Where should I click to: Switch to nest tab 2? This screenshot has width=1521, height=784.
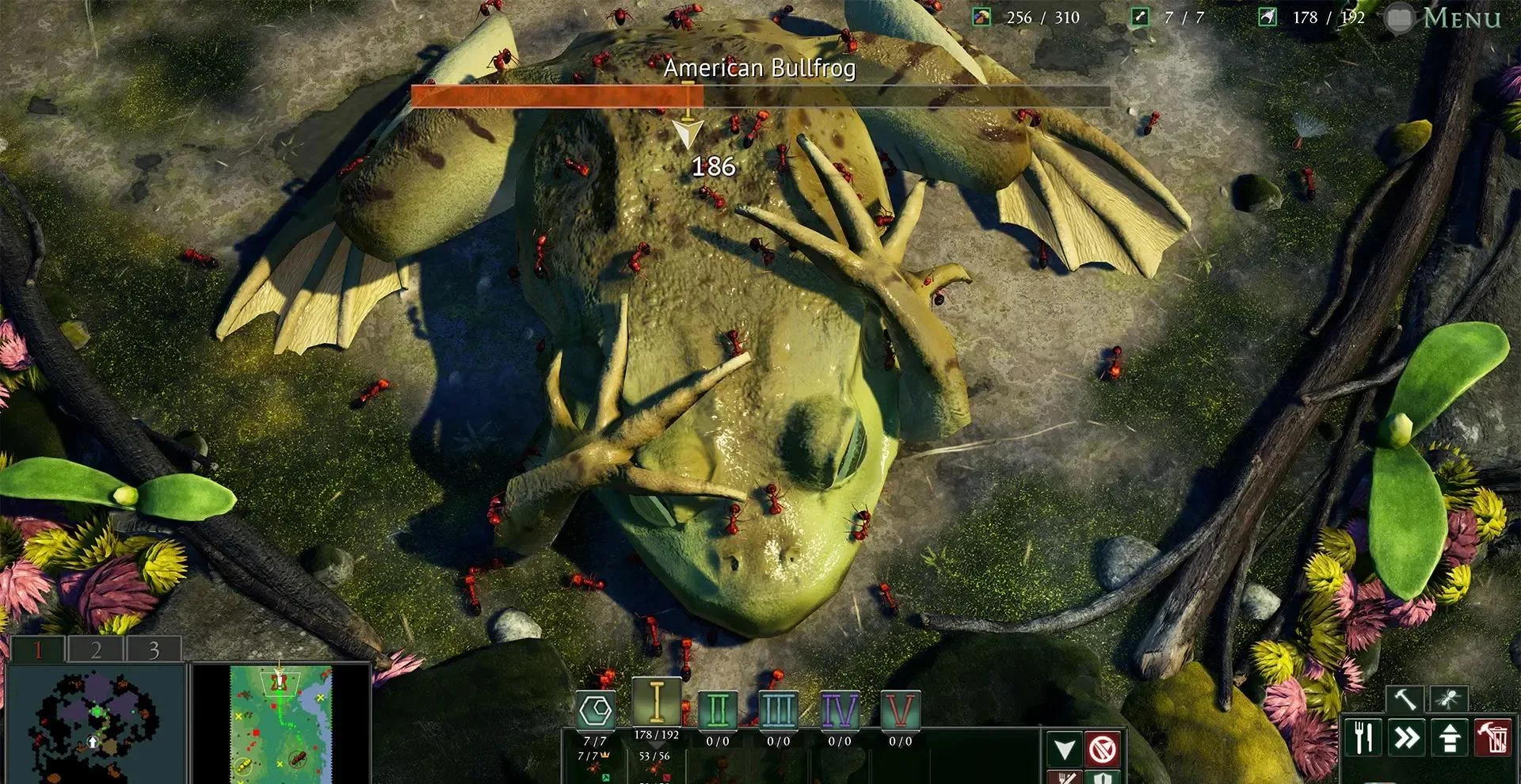96,649
